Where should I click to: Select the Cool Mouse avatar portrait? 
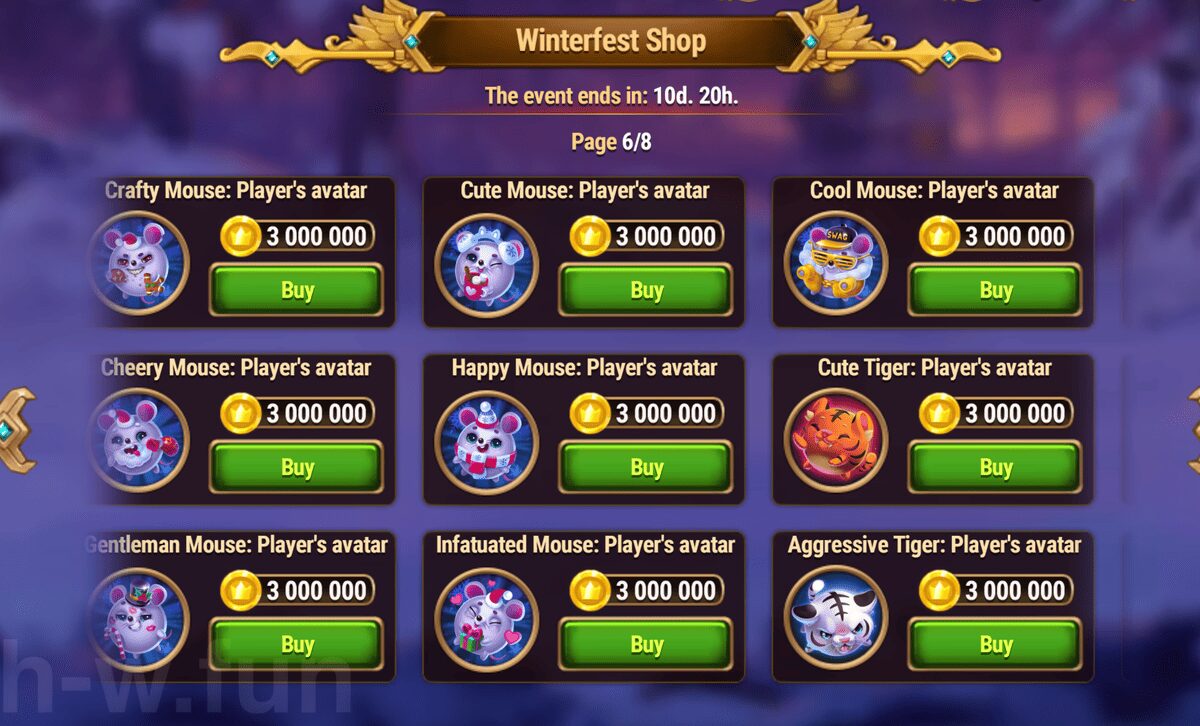(x=835, y=264)
